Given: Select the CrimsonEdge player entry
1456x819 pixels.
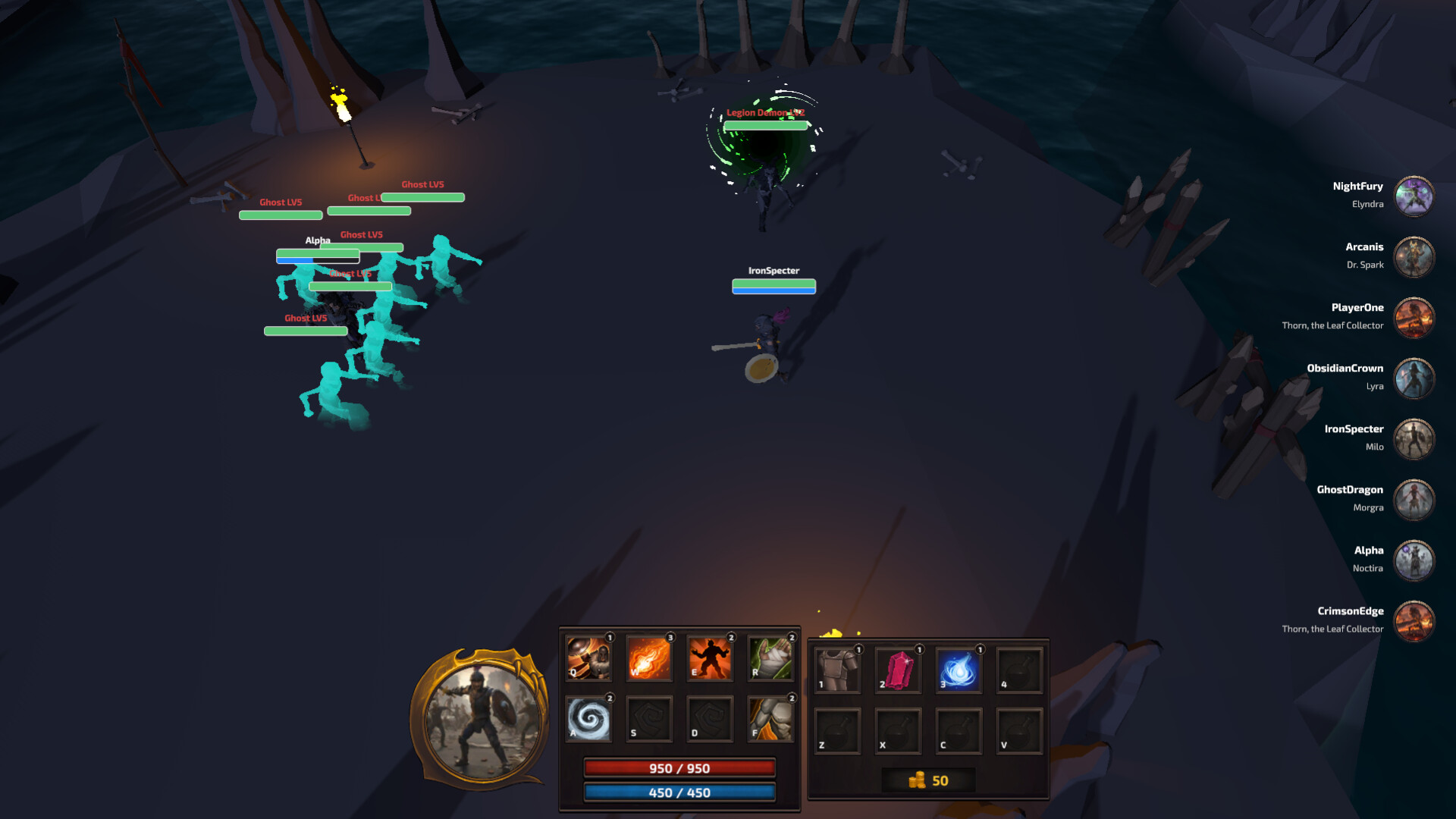Looking at the screenshot, I should pos(1414,620).
